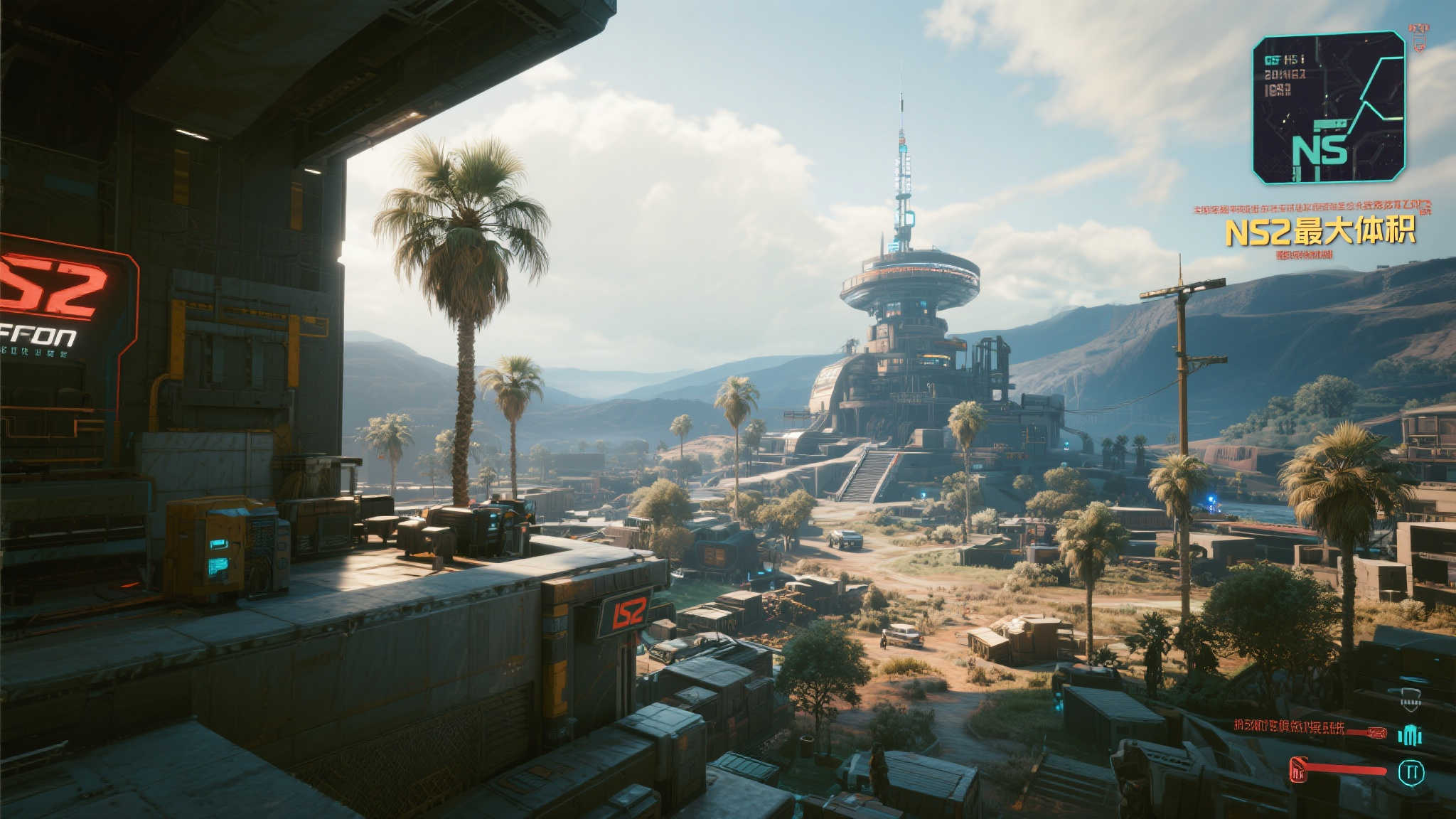Open the NS minimap in the corner
This screenshot has width=1456, height=819.
pyautogui.click(x=1328, y=107)
